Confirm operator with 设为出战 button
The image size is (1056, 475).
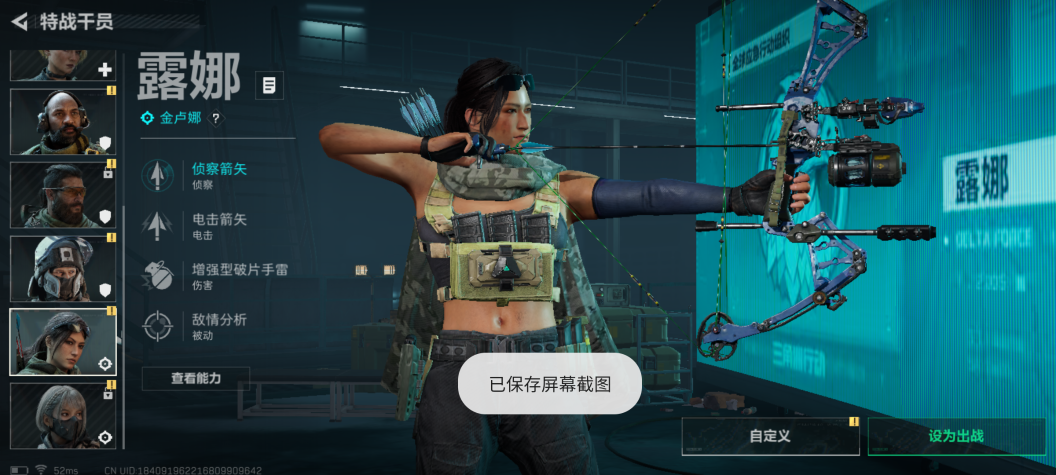956,436
